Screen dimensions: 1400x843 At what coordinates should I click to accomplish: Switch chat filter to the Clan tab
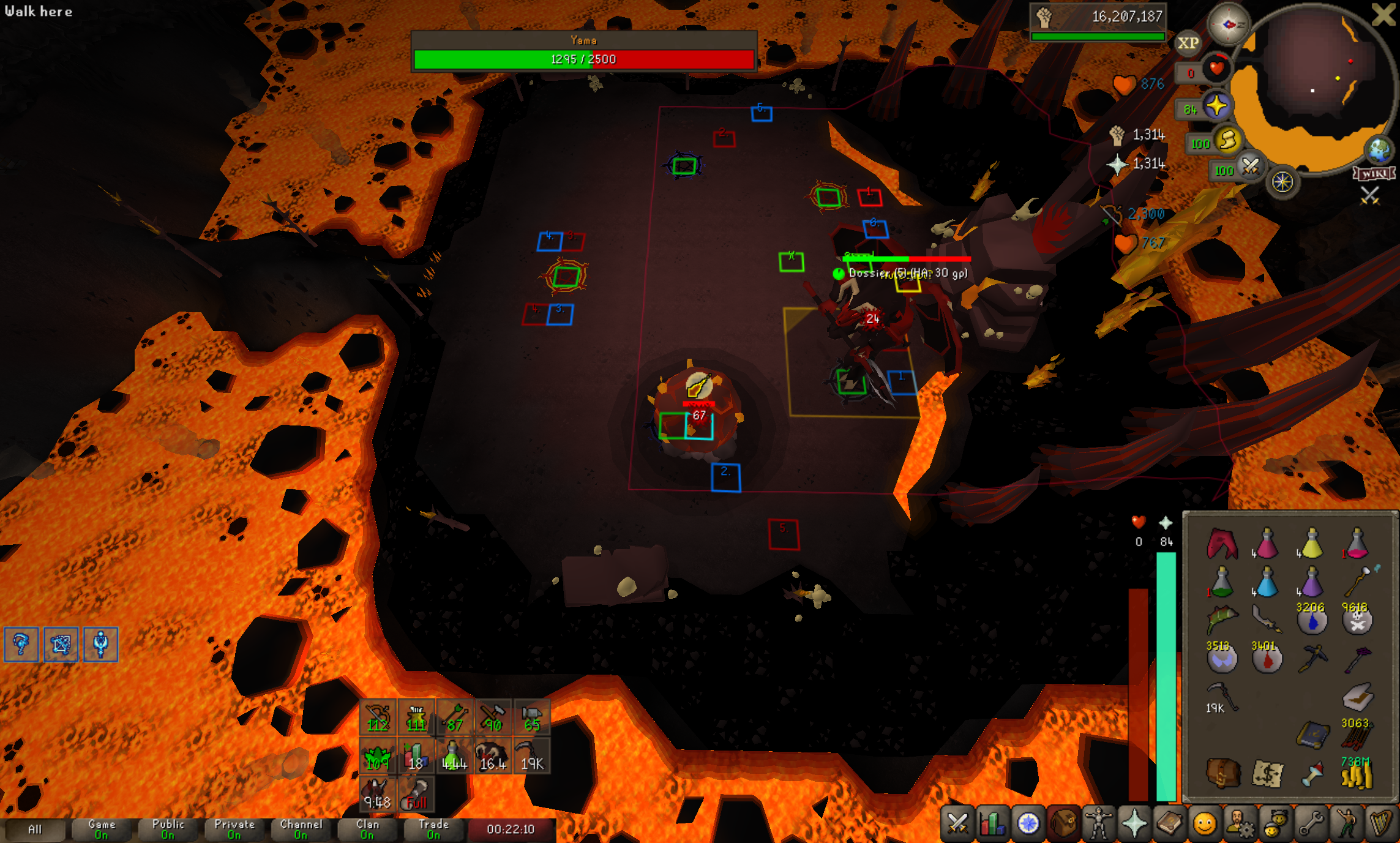coord(367,830)
